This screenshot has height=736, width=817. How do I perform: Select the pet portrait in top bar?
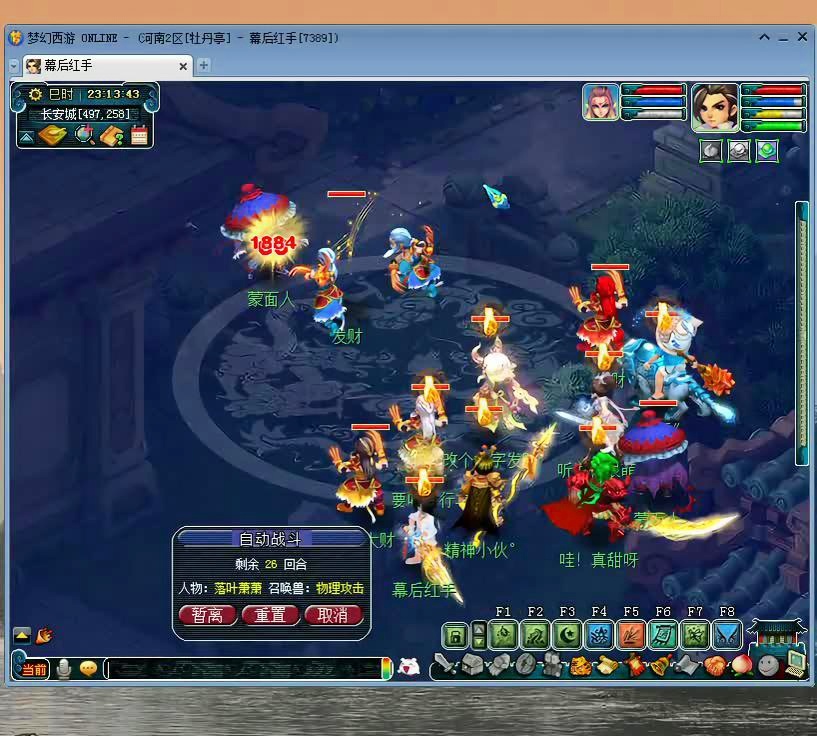click(x=601, y=103)
